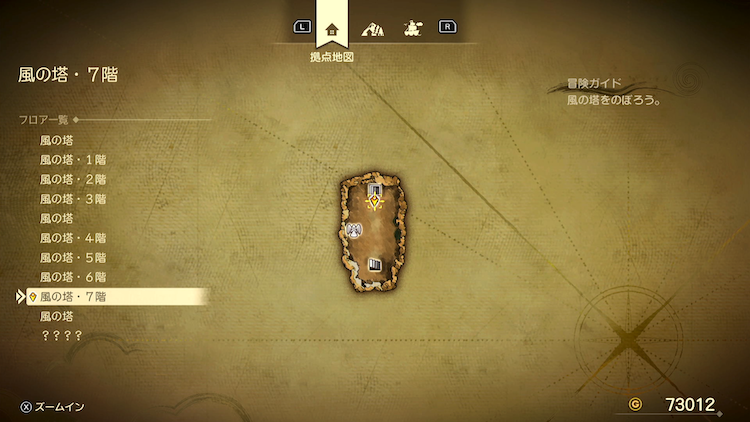Screen dimensions: 750x422
Task: Select floor 風の塔・2階
Action: 73,179
